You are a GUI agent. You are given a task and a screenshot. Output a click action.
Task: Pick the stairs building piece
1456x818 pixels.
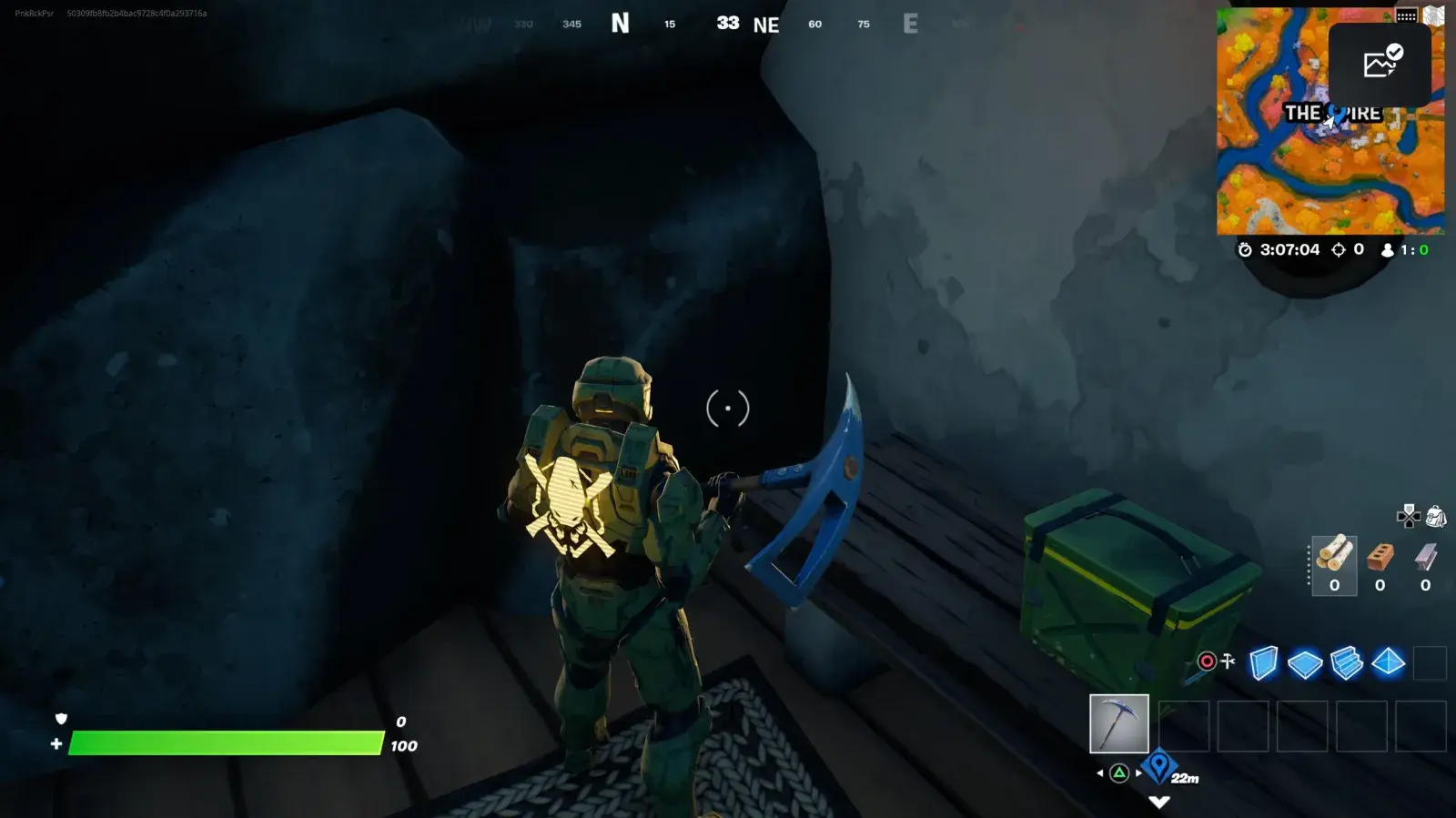1347,662
